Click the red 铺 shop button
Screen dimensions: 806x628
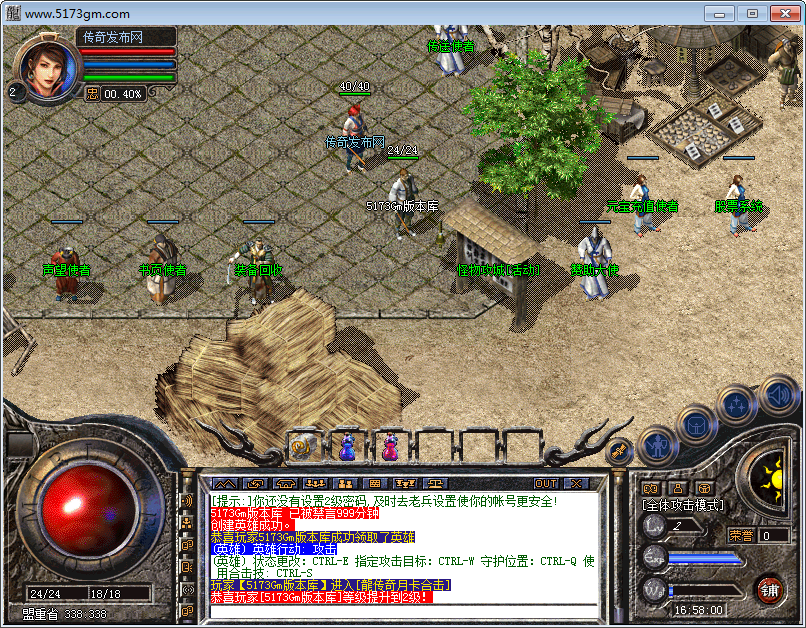[x=770, y=588]
